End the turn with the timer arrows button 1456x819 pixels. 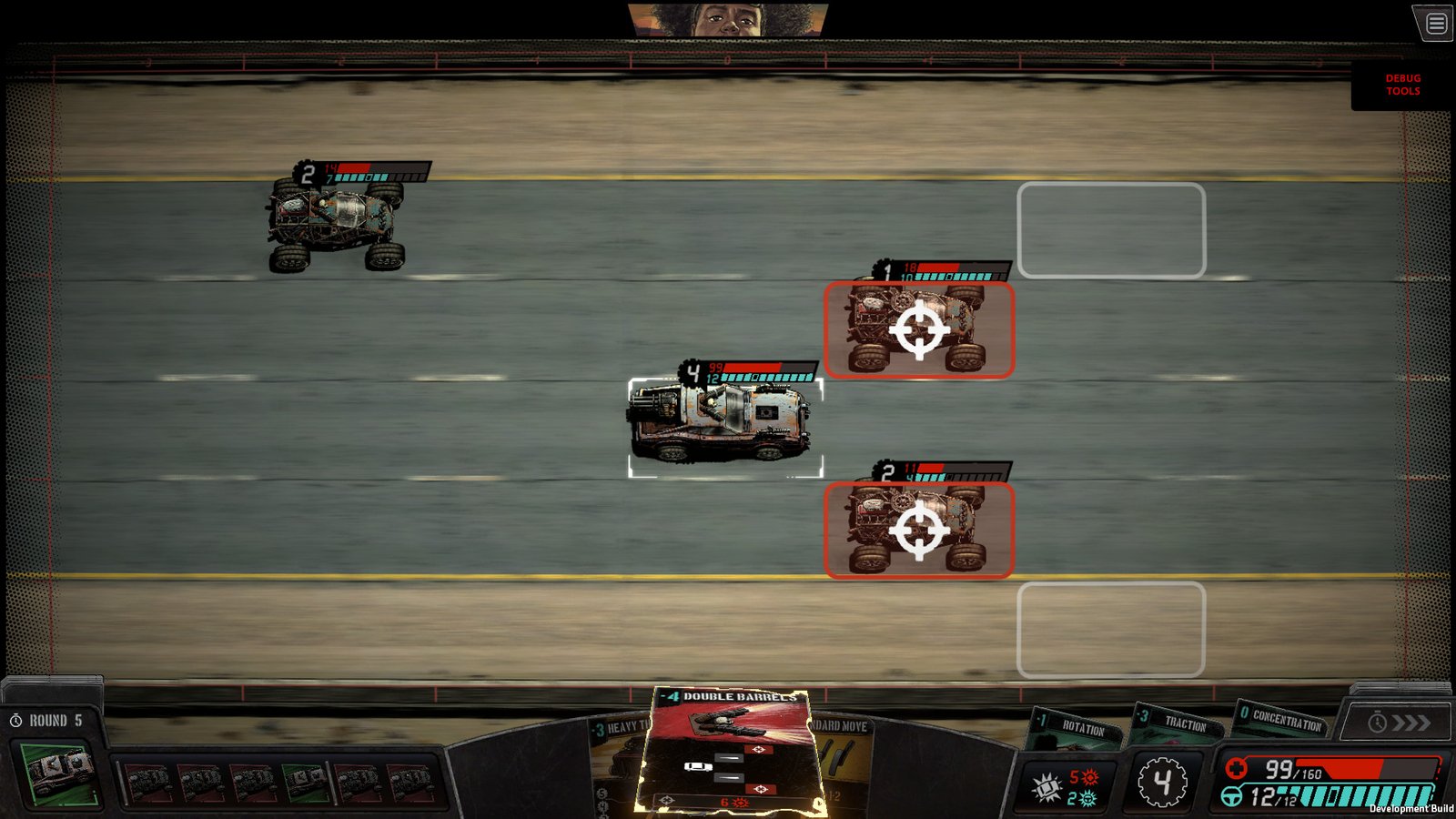1399,723
